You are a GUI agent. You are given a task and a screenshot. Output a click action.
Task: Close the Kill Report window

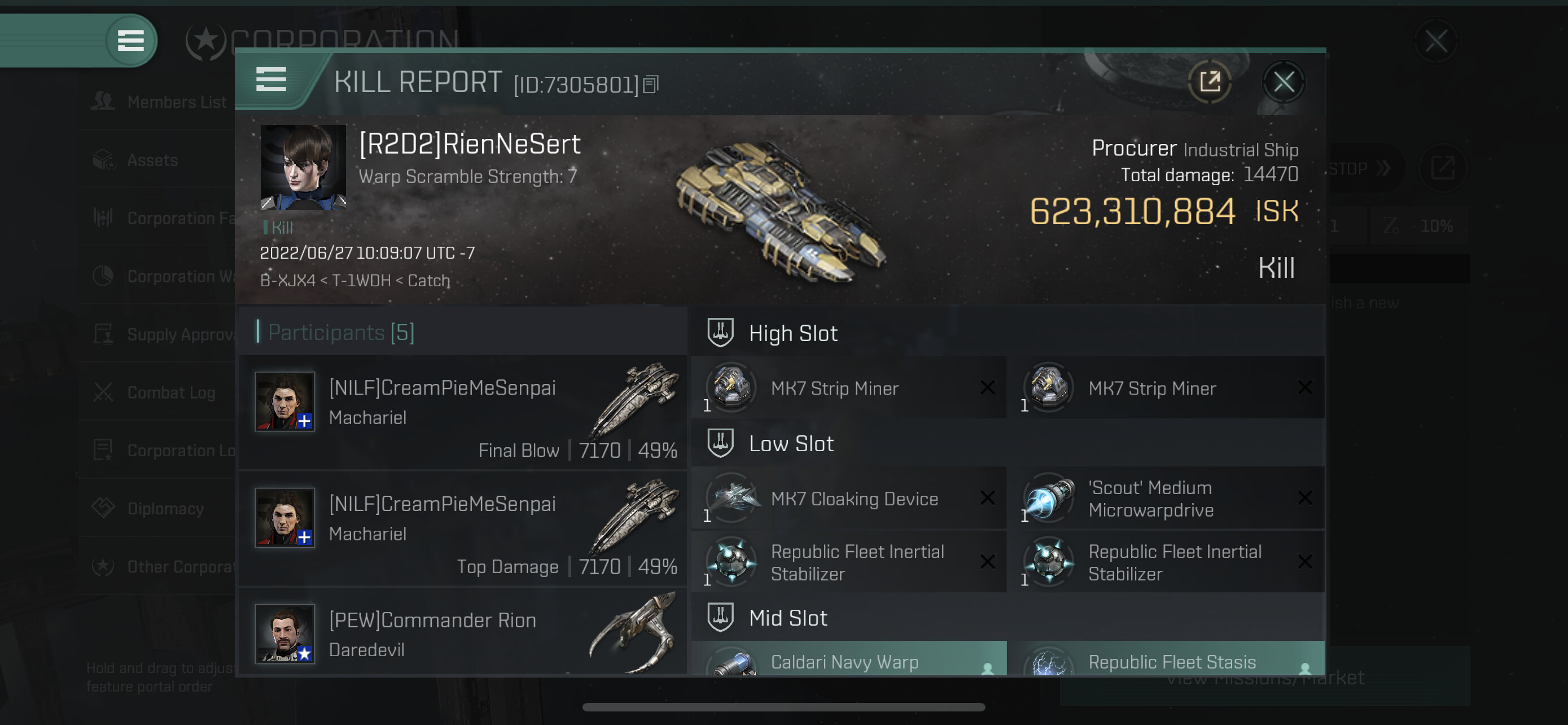click(x=1283, y=82)
